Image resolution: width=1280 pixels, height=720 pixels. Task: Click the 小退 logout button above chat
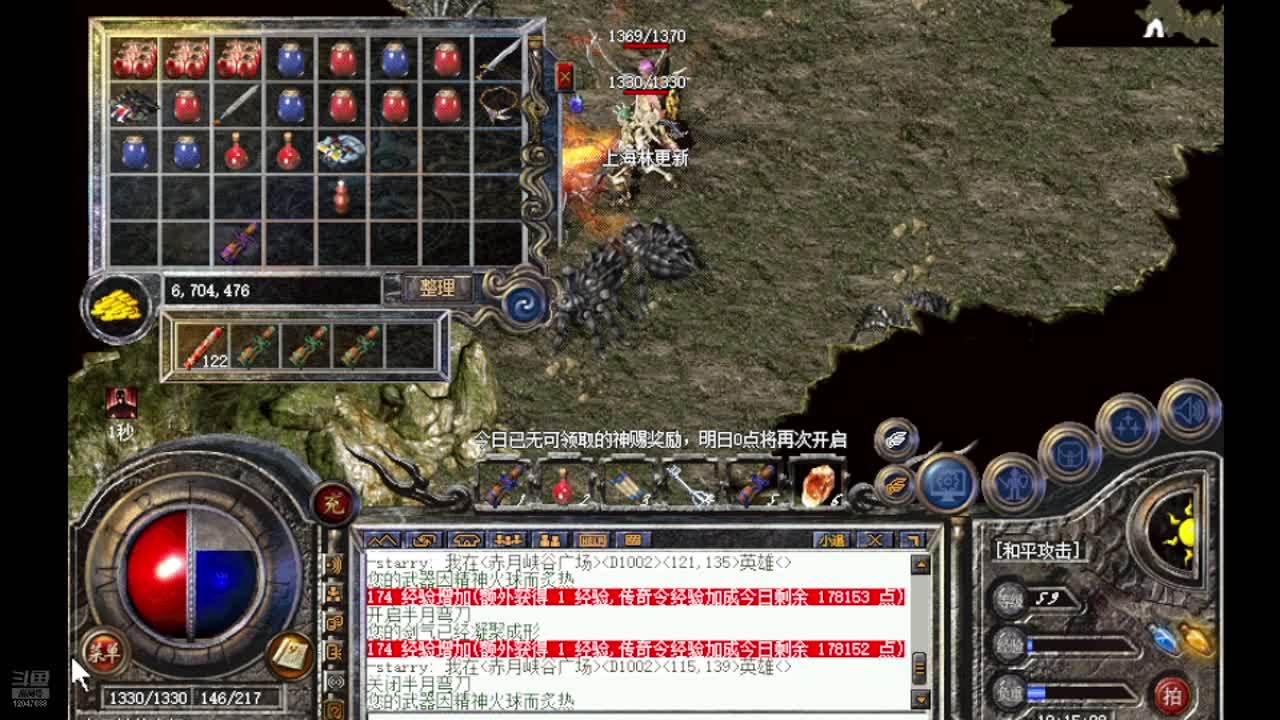[x=831, y=540]
